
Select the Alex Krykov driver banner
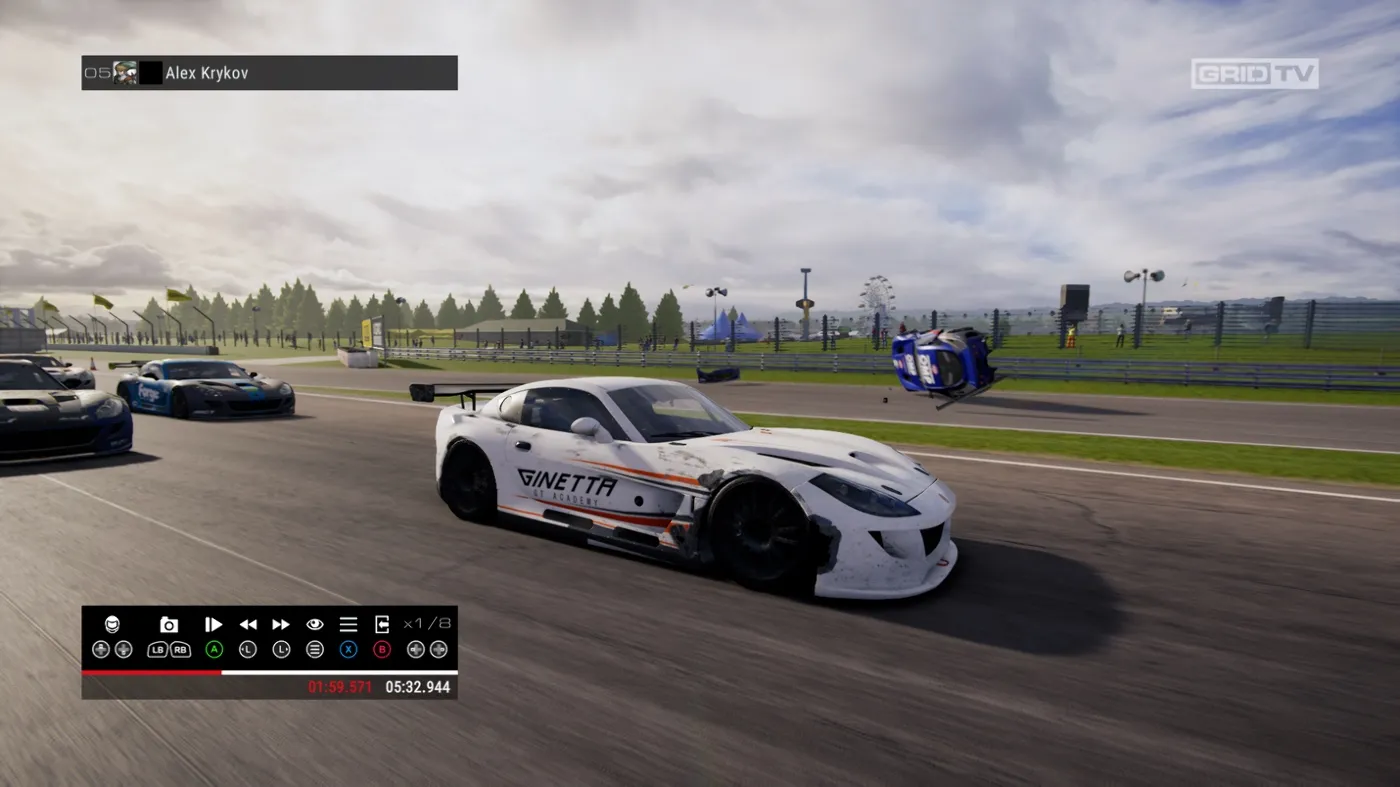click(x=269, y=73)
